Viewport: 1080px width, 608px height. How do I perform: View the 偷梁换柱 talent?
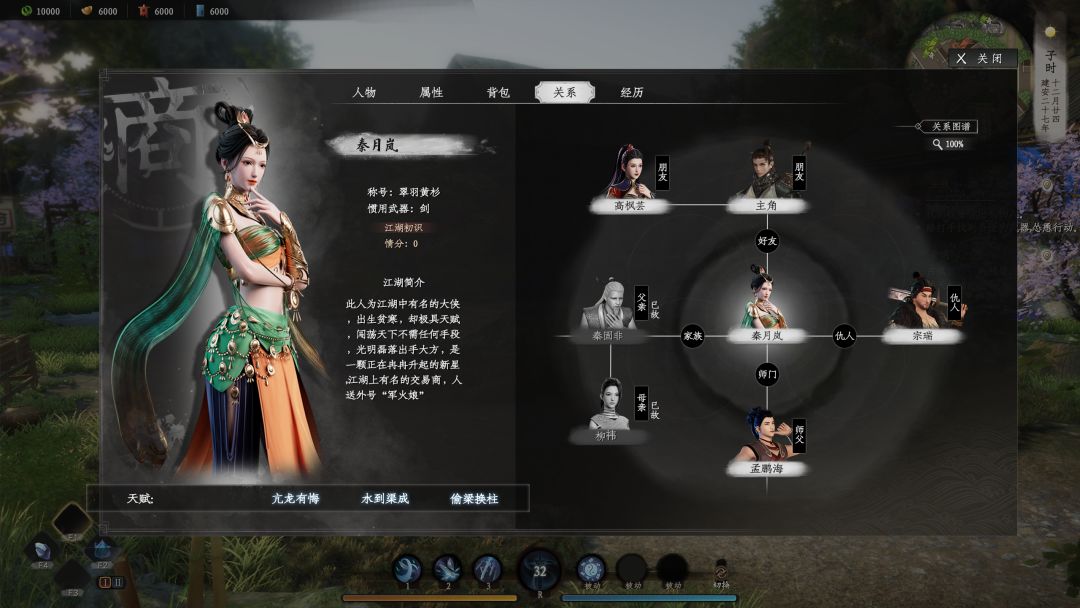click(474, 498)
